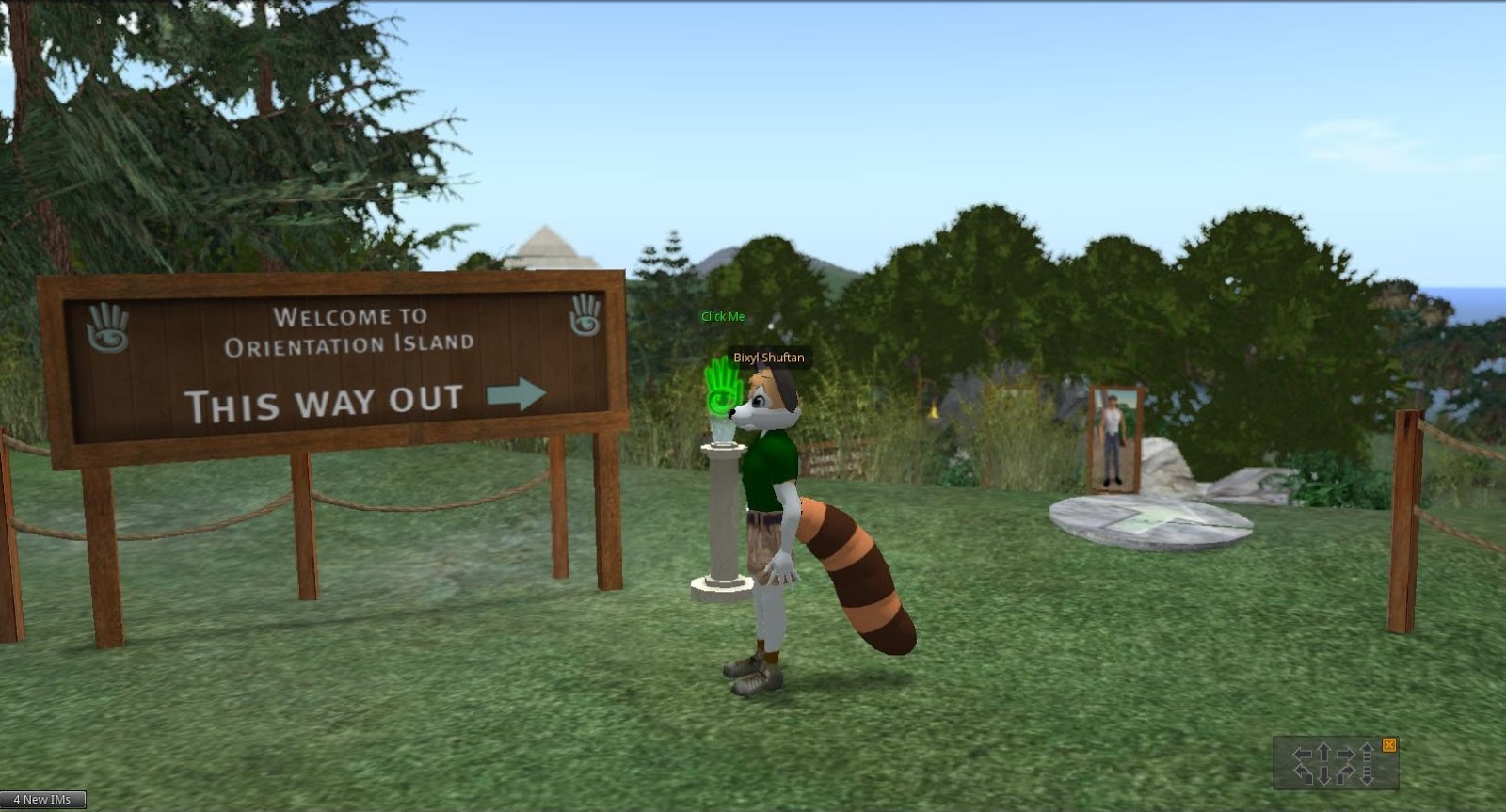This screenshot has width=1506, height=812.
Task: Close the movement controls panel with the orange X
Action: (1390, 745)
